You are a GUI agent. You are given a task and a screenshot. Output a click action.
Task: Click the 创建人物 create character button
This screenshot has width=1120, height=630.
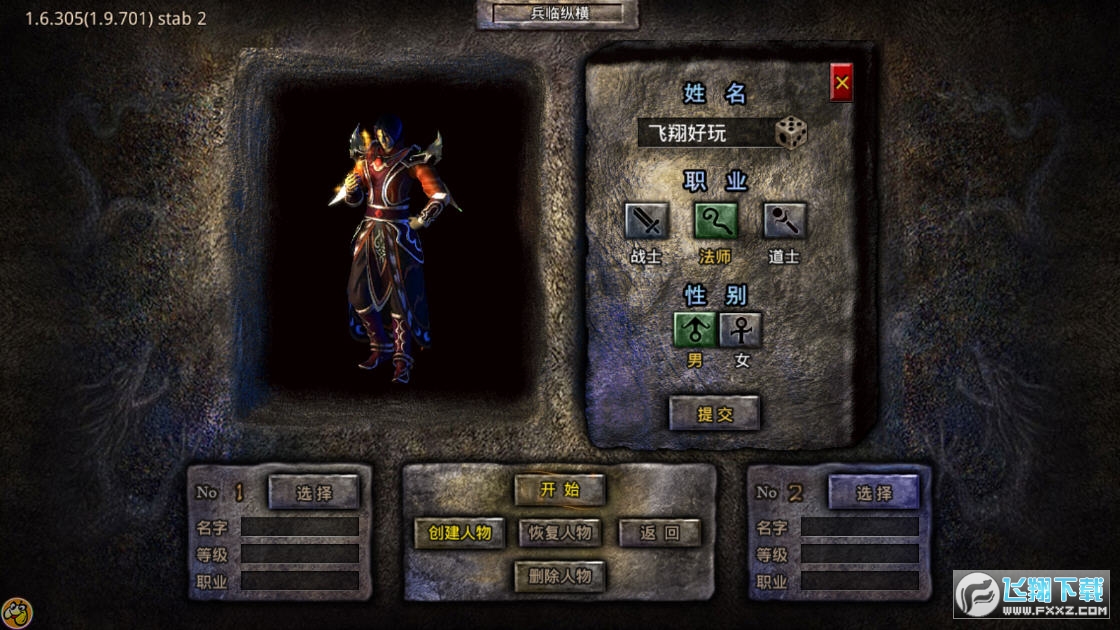pos(460,533)
